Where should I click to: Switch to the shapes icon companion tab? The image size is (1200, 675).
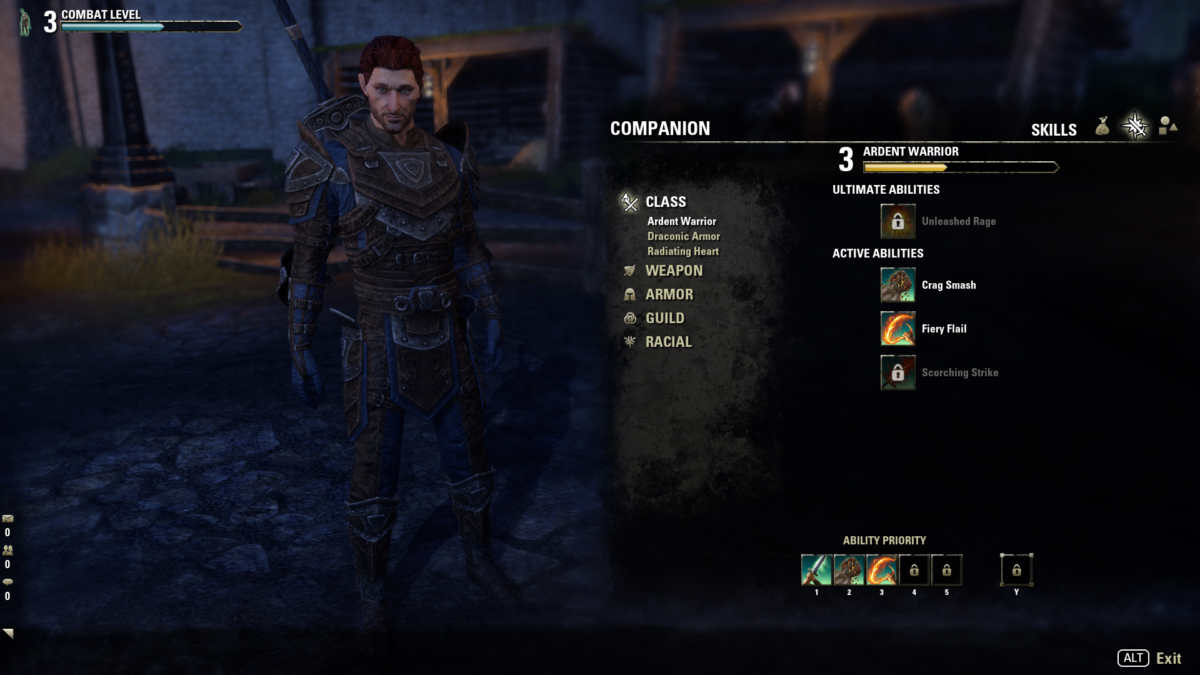[1166, 127]
